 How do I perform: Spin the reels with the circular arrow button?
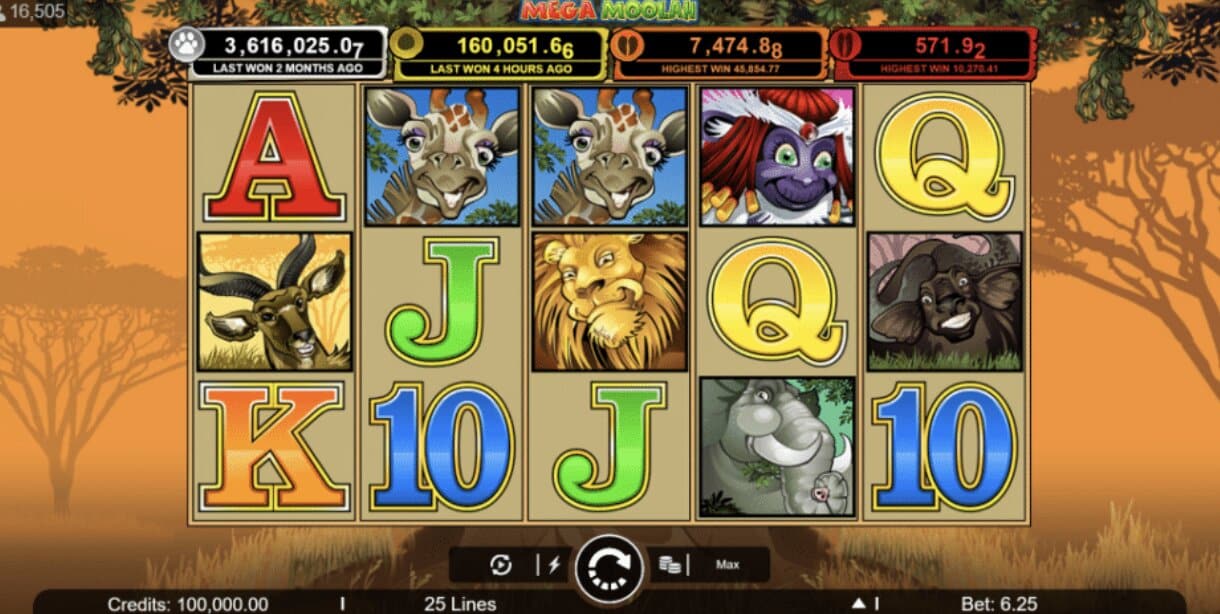pyautogui.click(x=609, y=565)
